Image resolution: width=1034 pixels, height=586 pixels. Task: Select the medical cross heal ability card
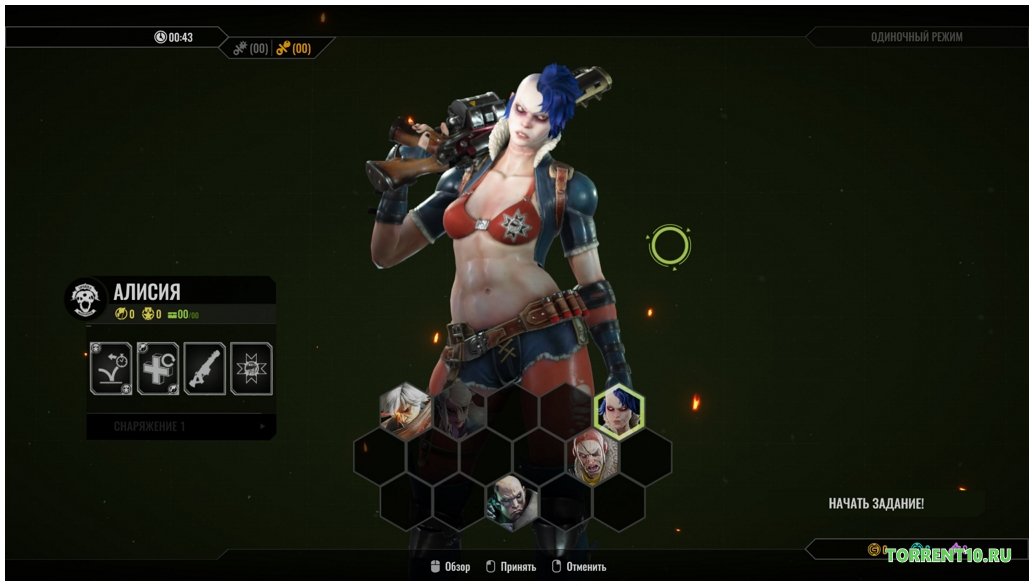point(158,369)
